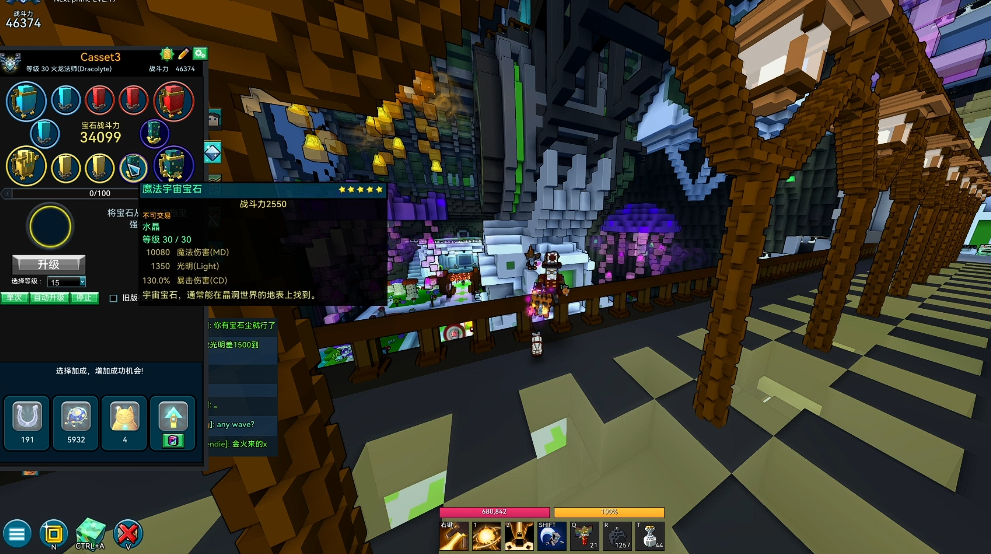
Task: Select the blue ladybug boost with 5932
Action: [76, 420]
